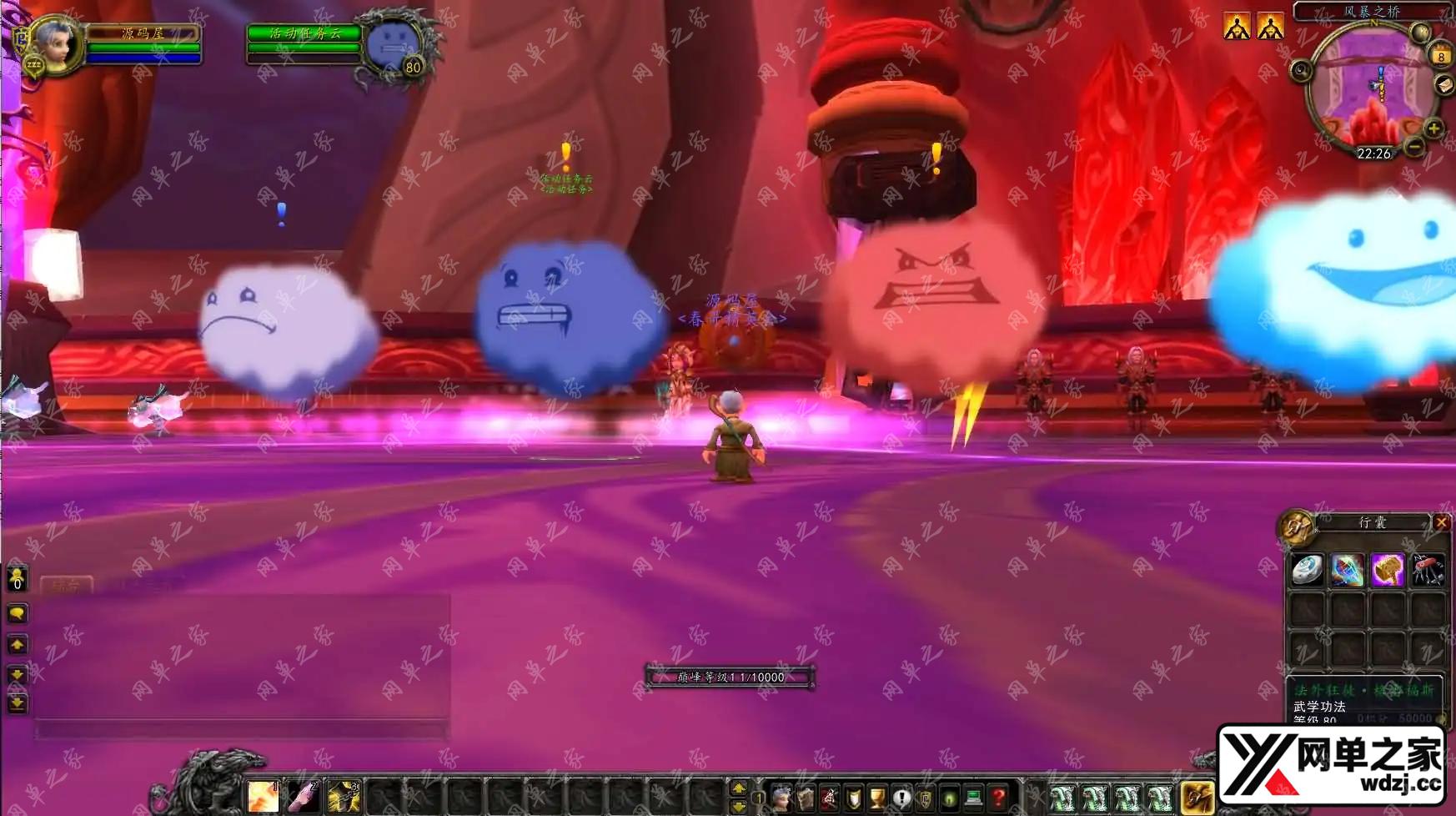Select the red army knife item

[x=1428, y=570]
